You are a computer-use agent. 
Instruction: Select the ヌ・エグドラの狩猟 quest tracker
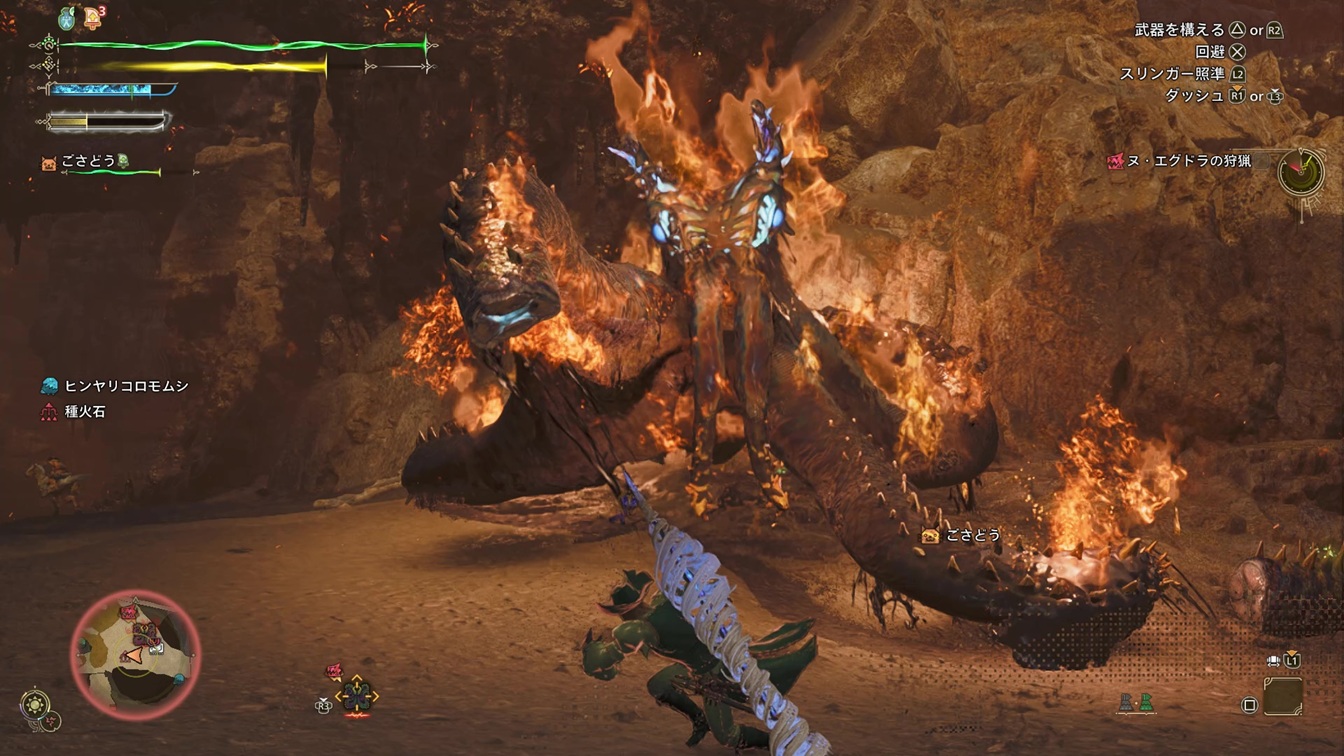[x=1188, y=161]
